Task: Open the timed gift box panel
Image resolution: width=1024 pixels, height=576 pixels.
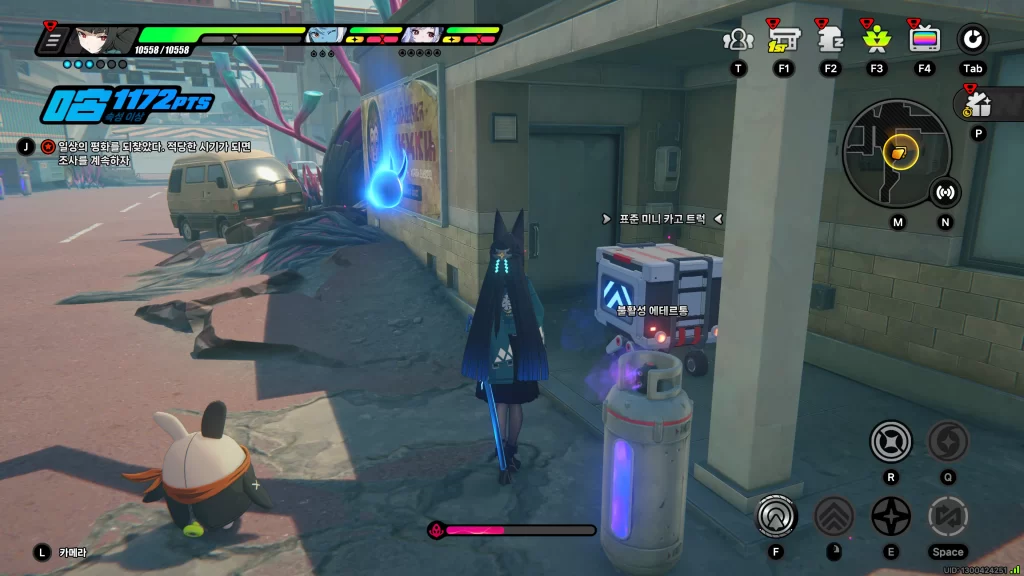Action: [978, 104]
